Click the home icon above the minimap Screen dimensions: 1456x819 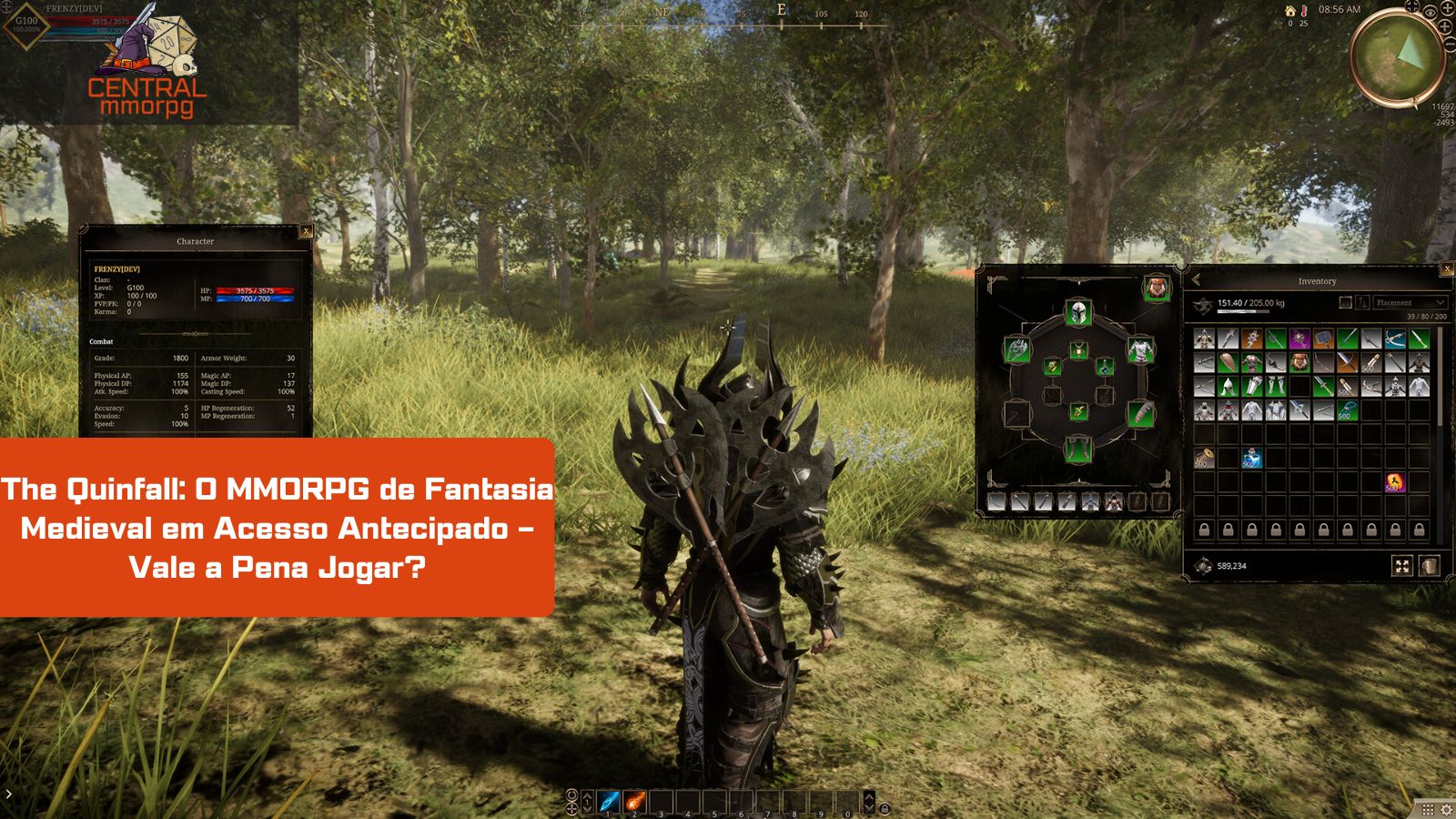pos(1289,11)
